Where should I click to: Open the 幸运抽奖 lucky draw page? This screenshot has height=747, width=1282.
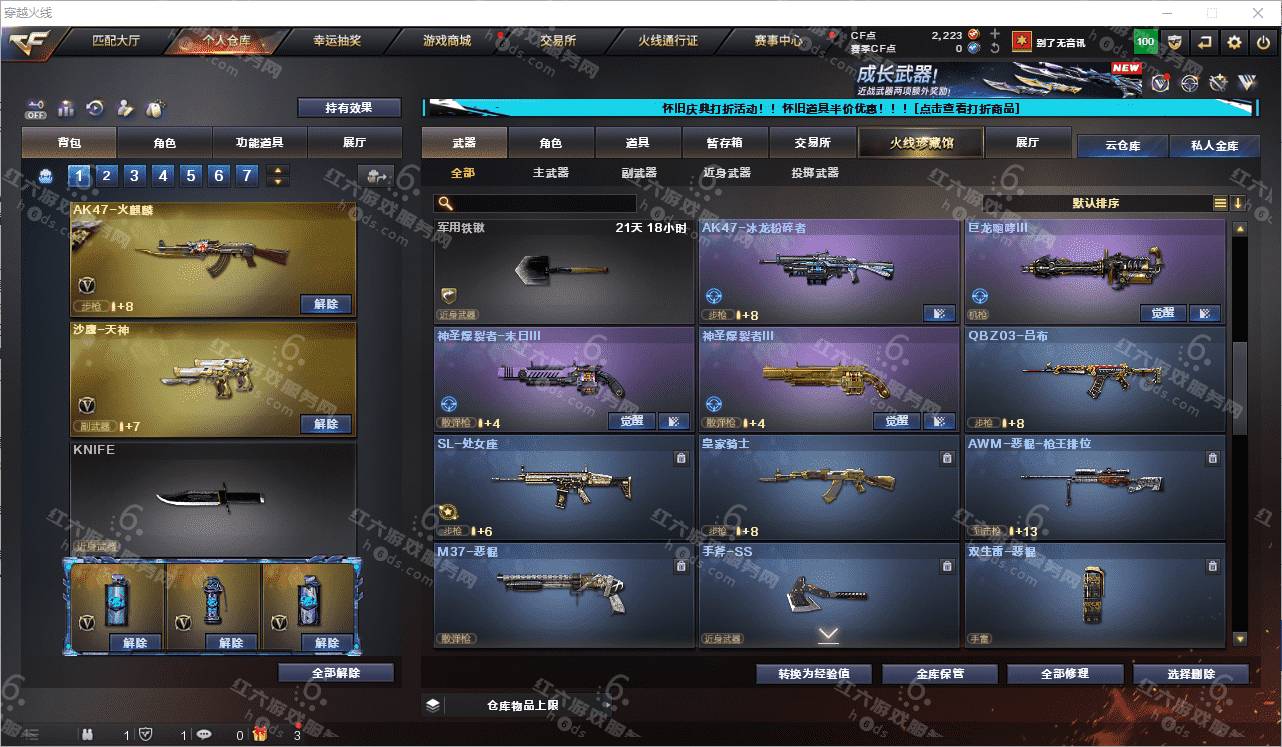click(337, 41)
